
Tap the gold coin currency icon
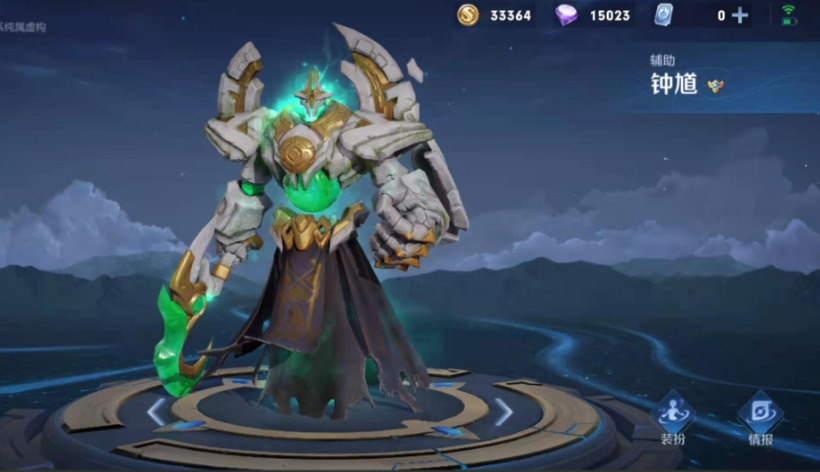[x=468, y=15]
